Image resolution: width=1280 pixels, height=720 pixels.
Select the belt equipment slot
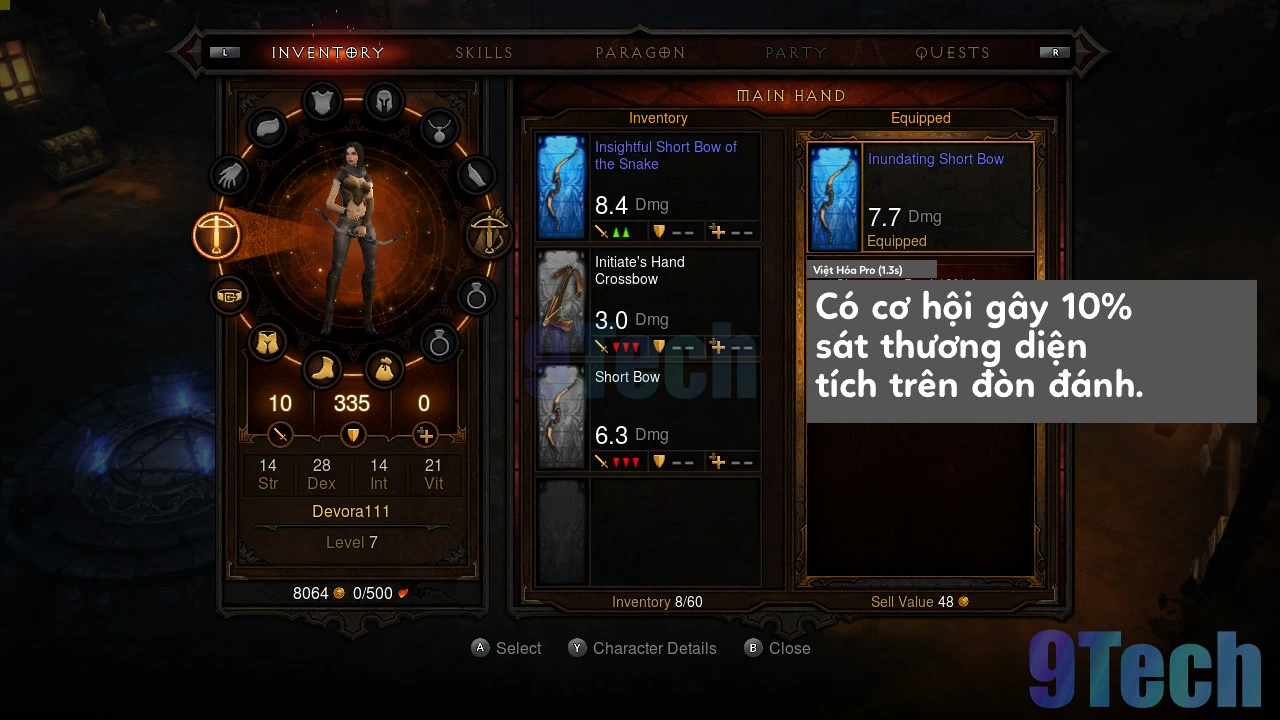tap(230, 296)
